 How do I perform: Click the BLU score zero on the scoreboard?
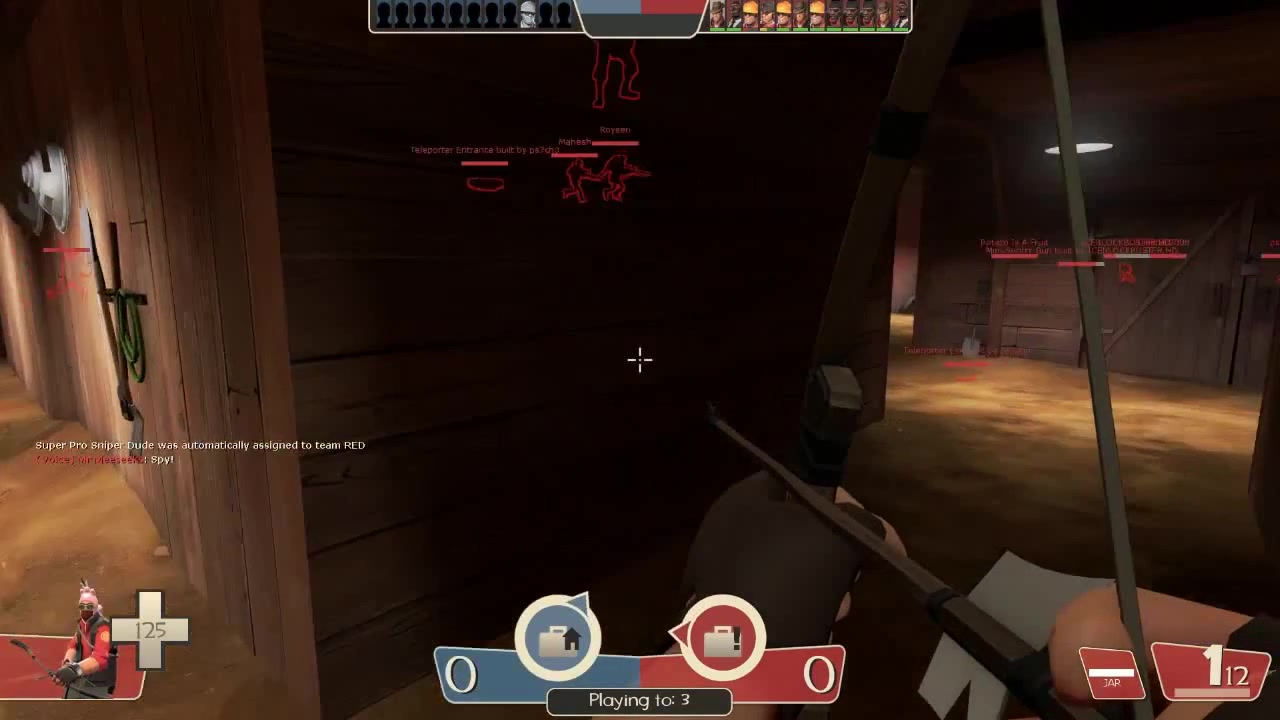461,675
